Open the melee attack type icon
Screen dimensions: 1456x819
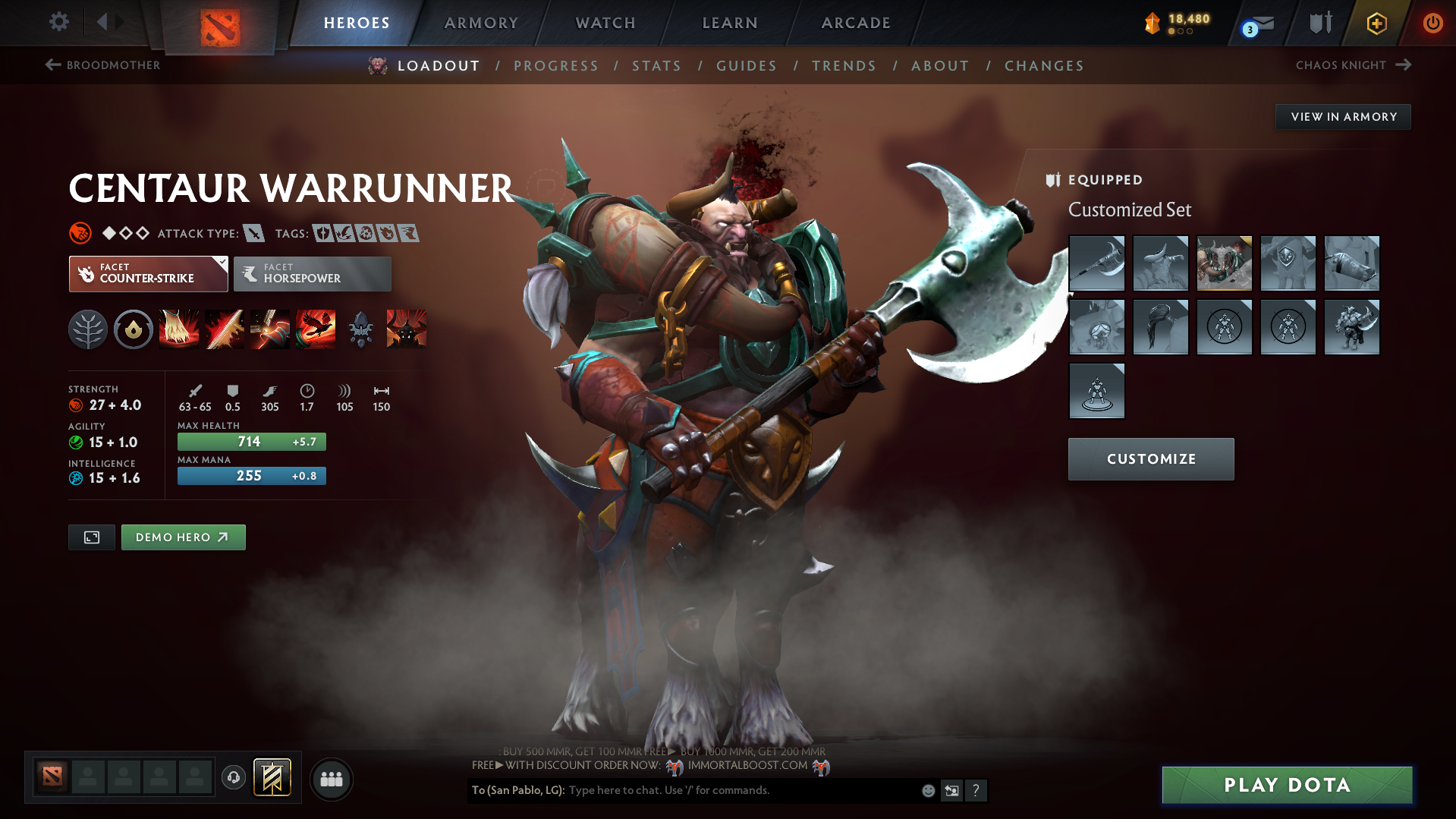[x=254, y=234]
